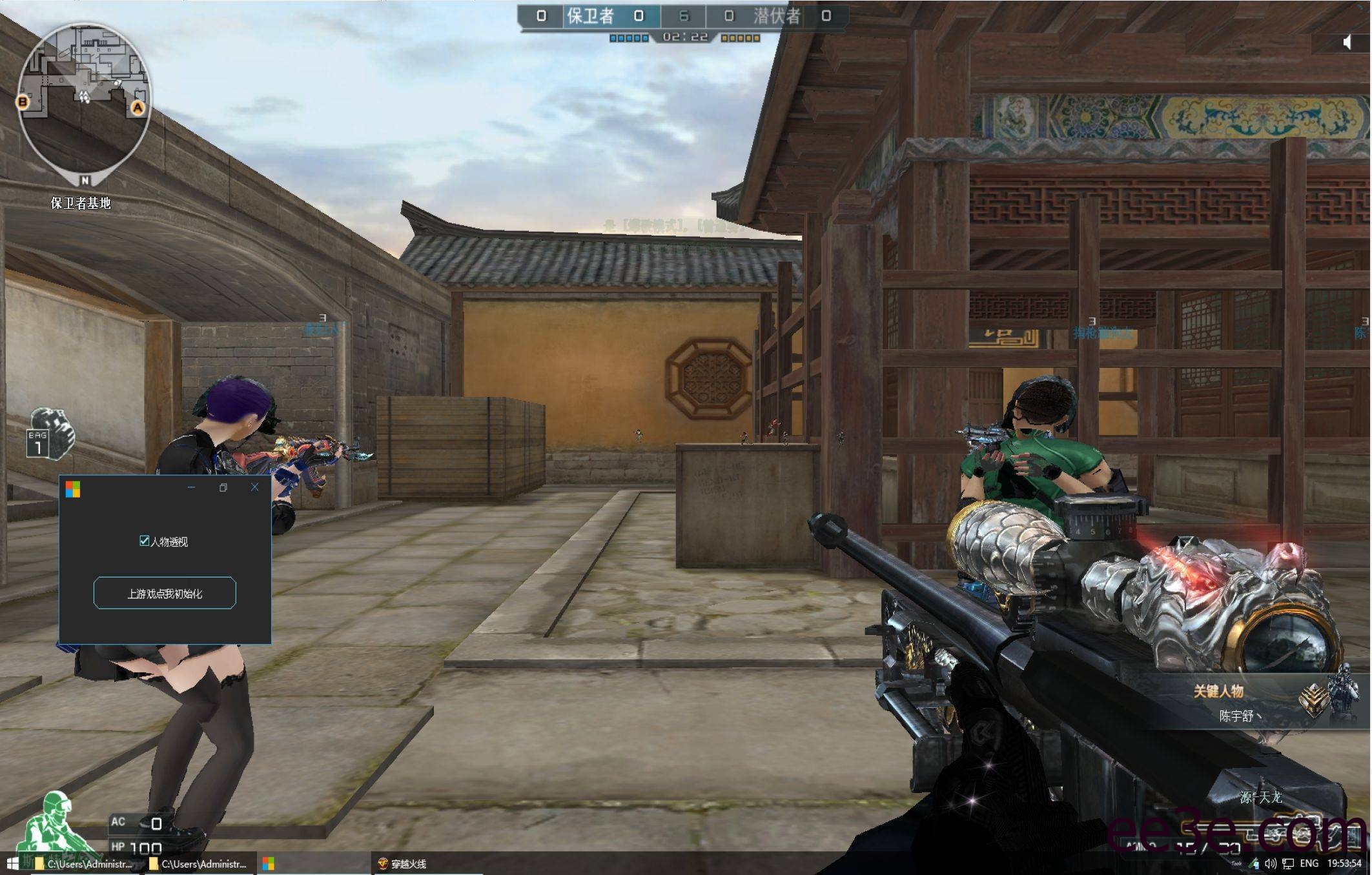The image size is (1372, 875).
Task: Select the A bombsite marker on minimap
Action: [x=138, y=108]
